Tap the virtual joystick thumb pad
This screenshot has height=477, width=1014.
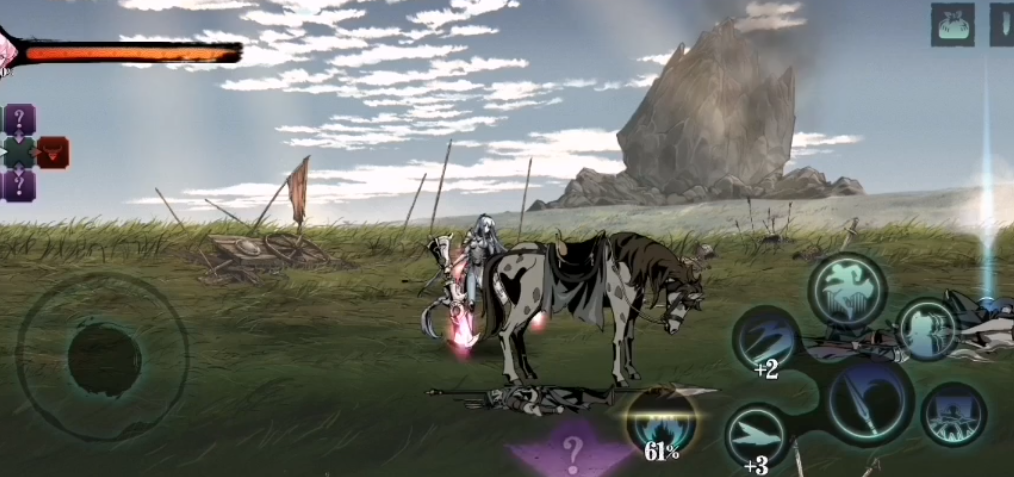point(104,358)
